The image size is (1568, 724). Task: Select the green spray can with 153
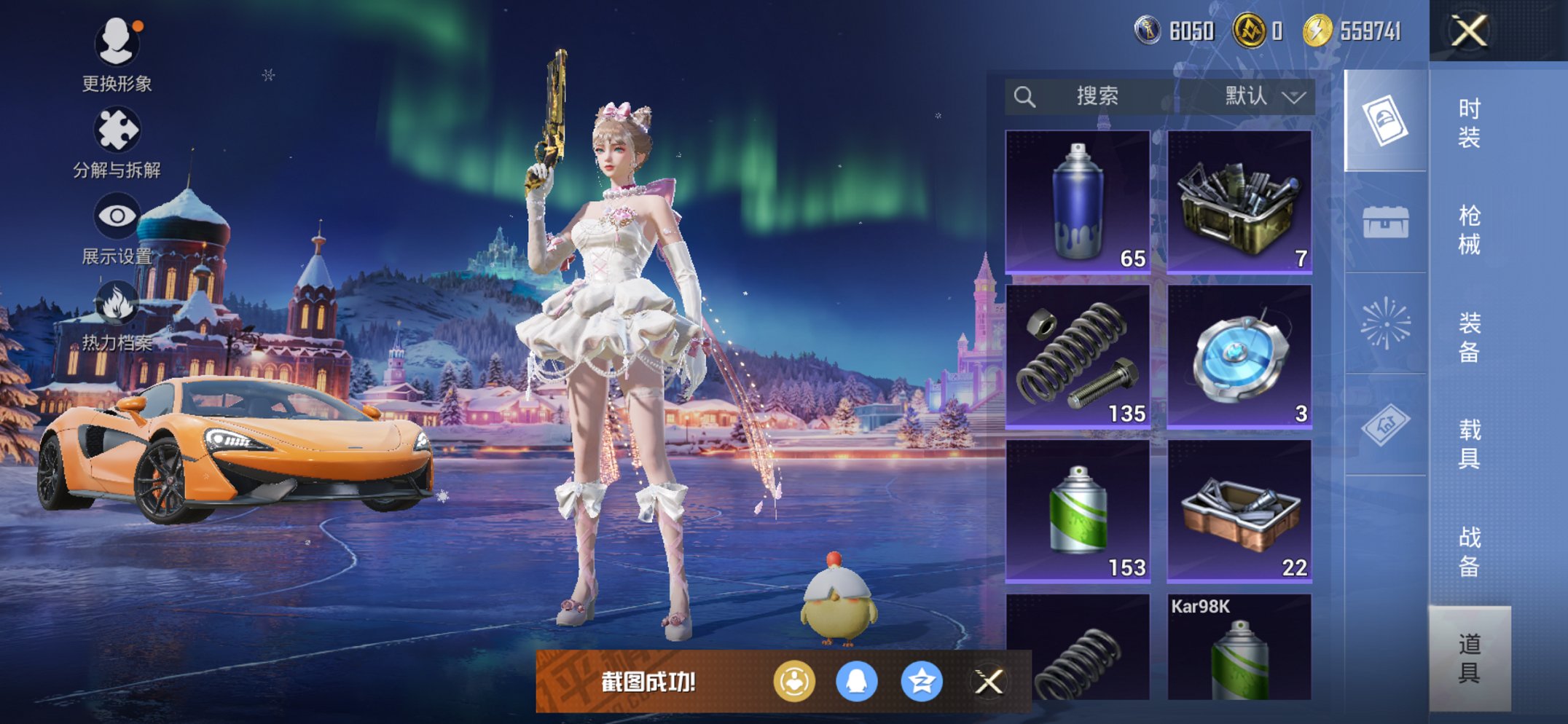pyautogui.click(x=1078, y=511)
